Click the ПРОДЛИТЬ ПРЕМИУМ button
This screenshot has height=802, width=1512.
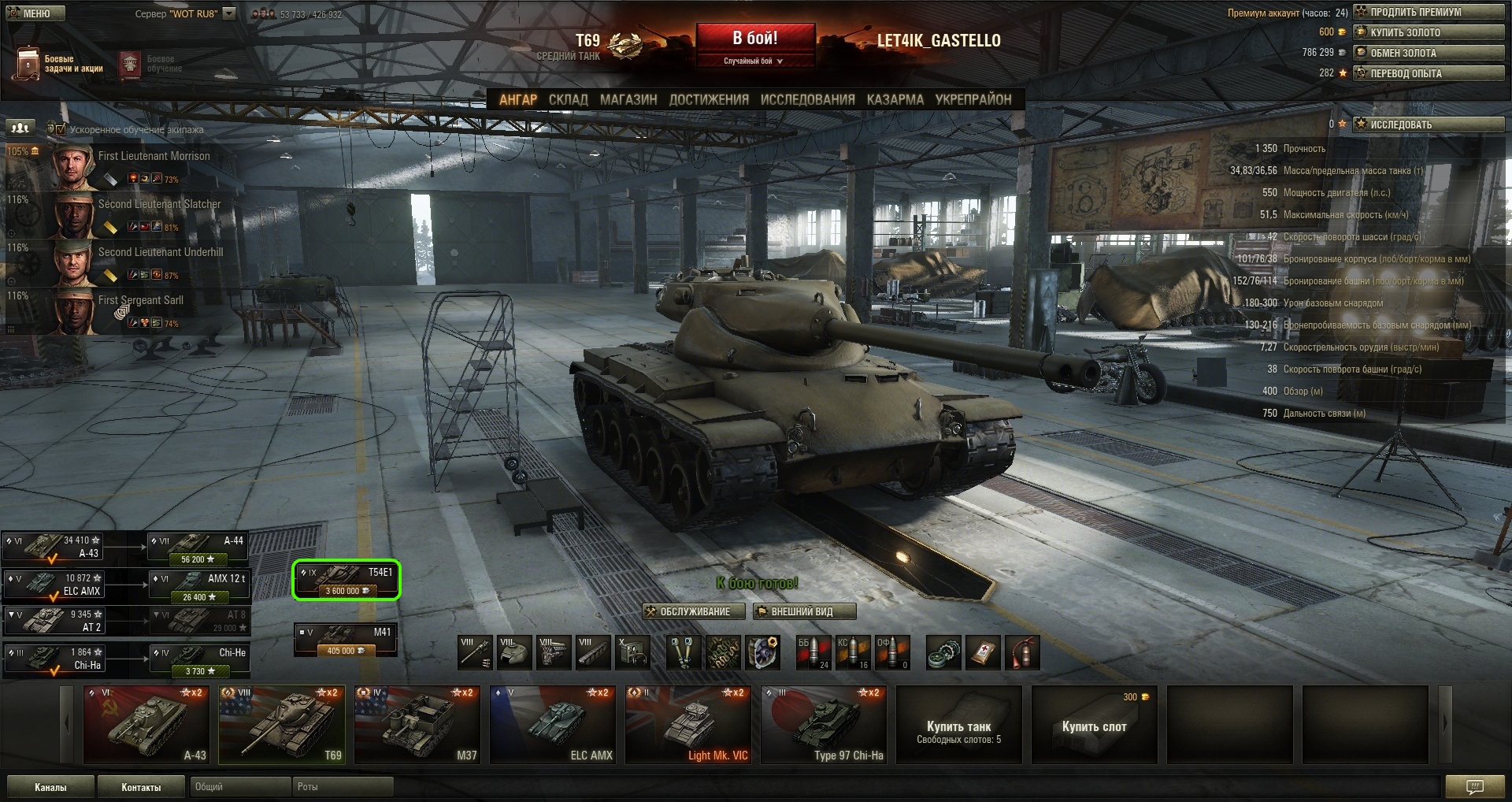pos(1429,12)
